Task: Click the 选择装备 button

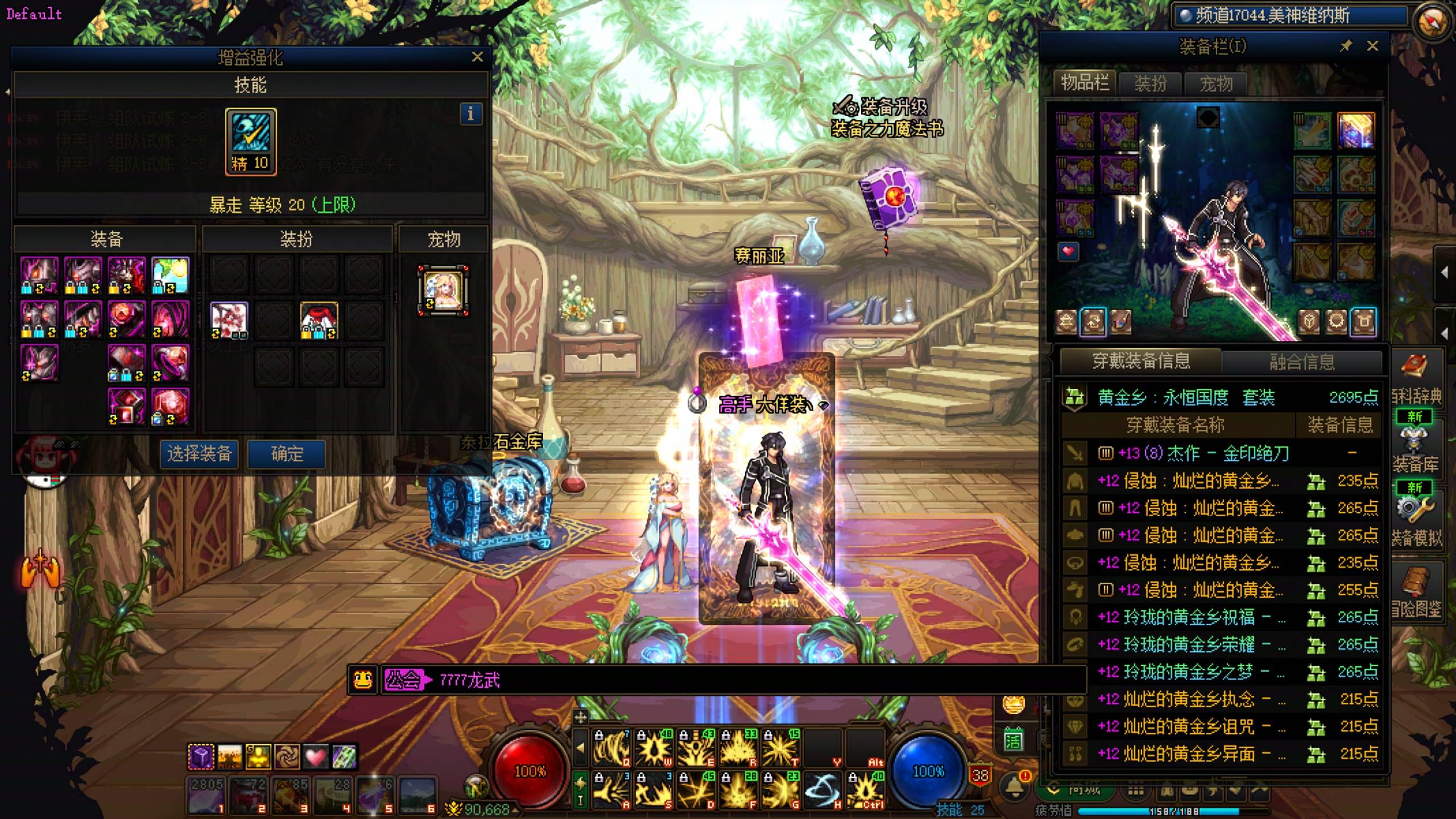Action: pos(199,454)
